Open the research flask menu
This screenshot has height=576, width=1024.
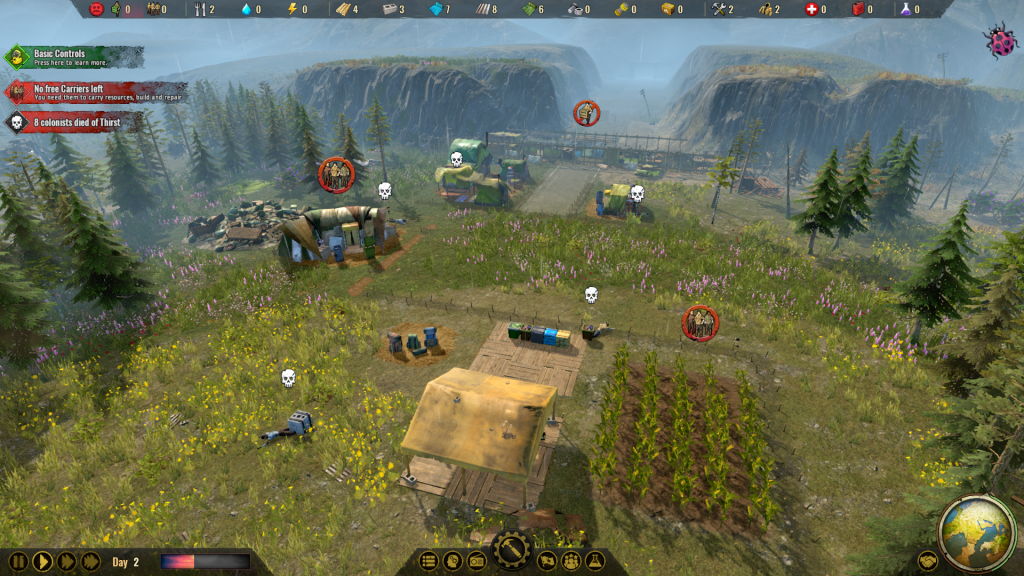(595, 561)
